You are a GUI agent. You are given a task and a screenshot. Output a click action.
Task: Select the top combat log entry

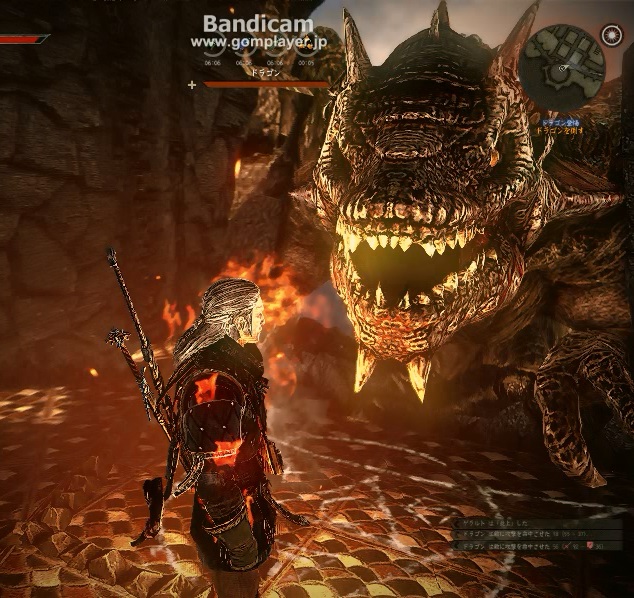500,523
